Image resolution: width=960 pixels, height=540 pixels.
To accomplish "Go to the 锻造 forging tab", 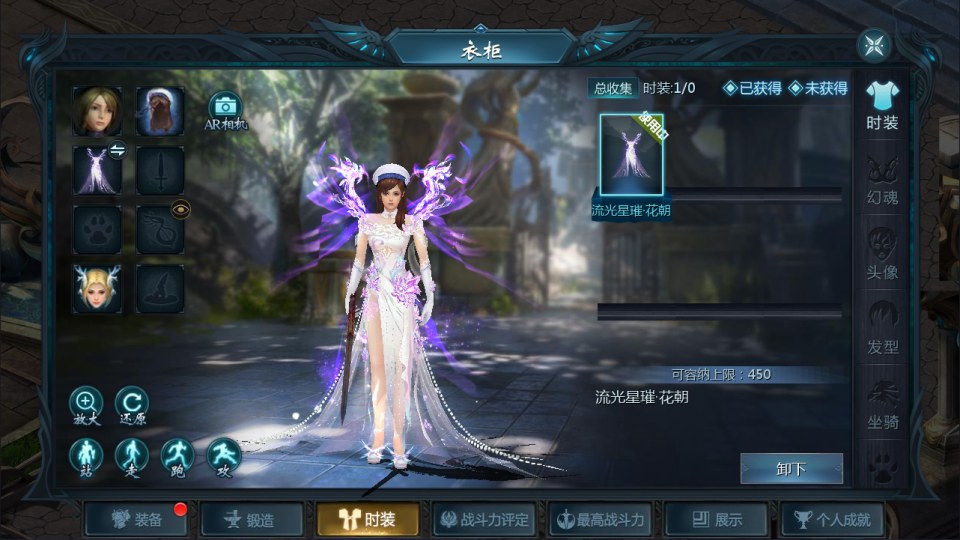I will pos(252,520).
